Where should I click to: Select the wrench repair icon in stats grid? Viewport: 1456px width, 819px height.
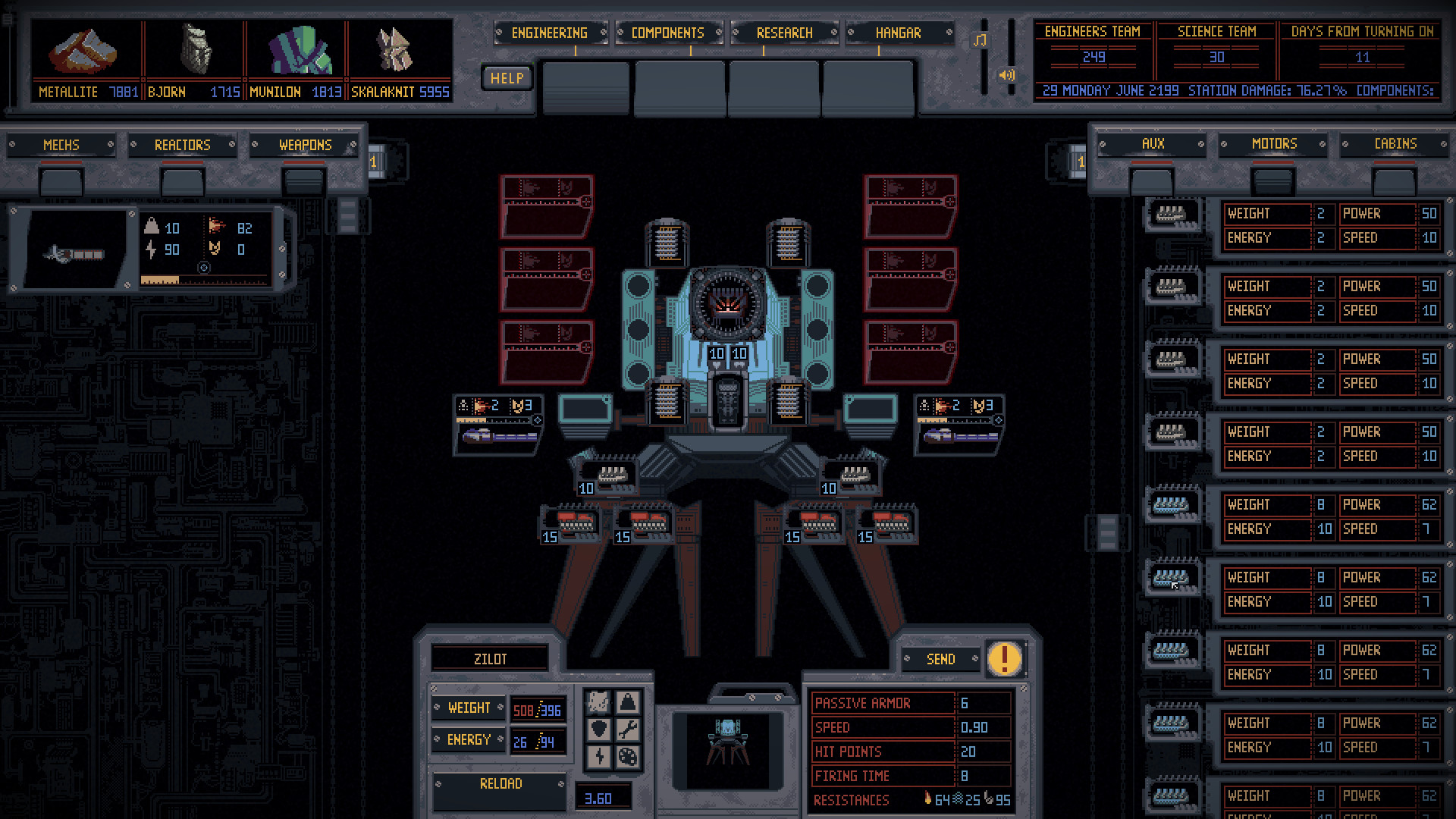pyautogui.click(x=628, y=730)
